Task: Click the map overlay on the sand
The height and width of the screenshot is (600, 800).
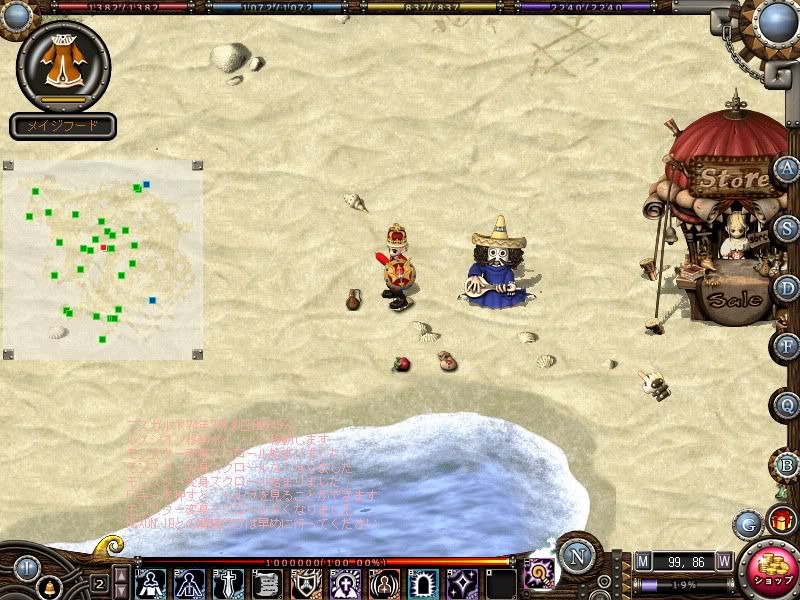Action: click(105, 260)
